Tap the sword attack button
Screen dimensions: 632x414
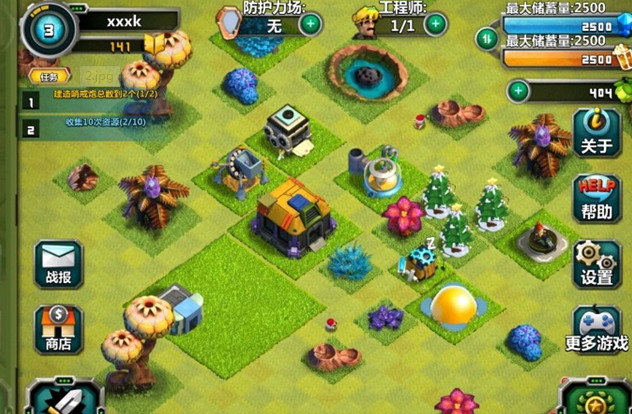tap(52, 397)
